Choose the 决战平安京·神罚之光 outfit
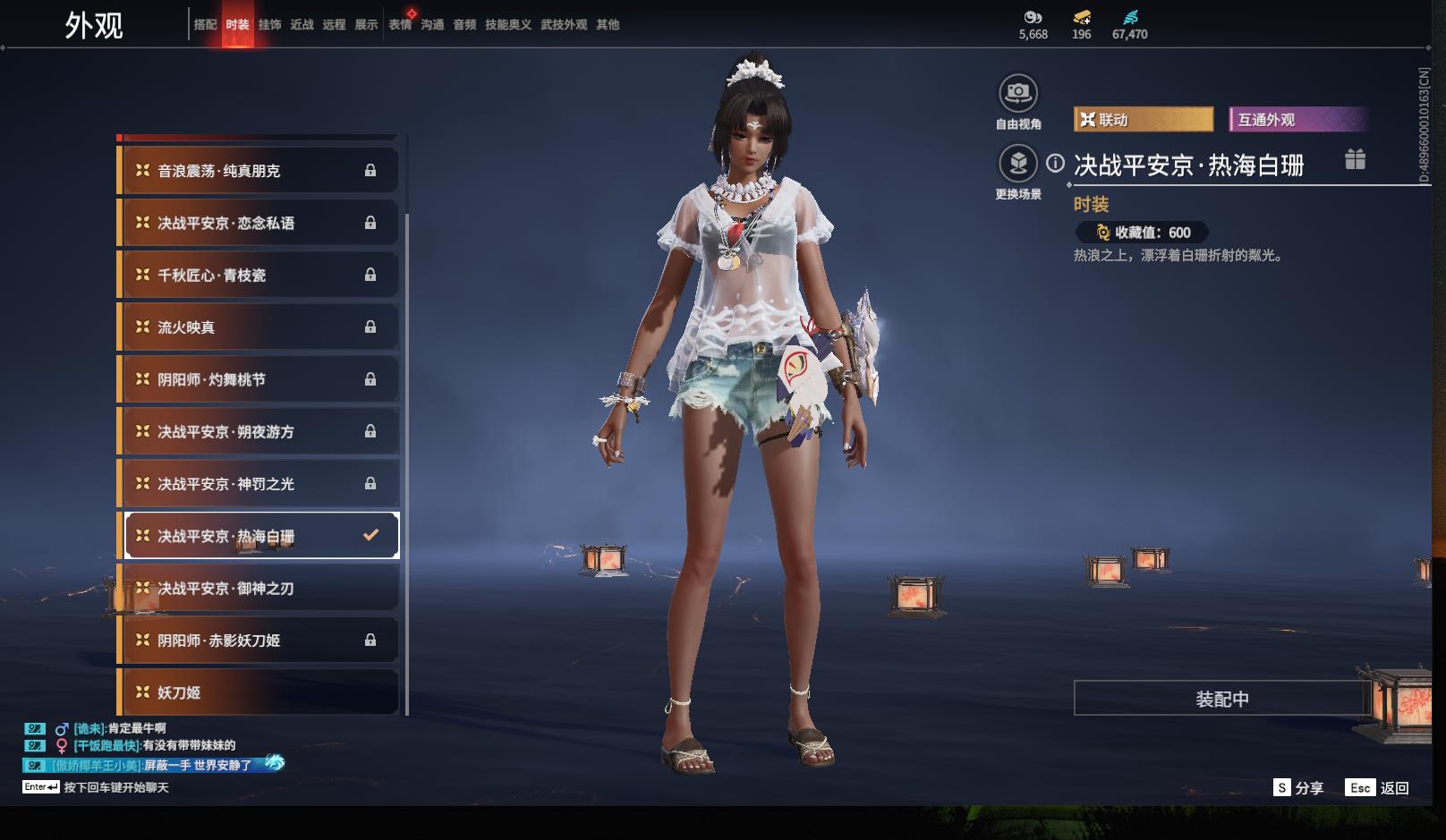The height and width of the screenshot is (840, 1446). click(x=259, y=484)
